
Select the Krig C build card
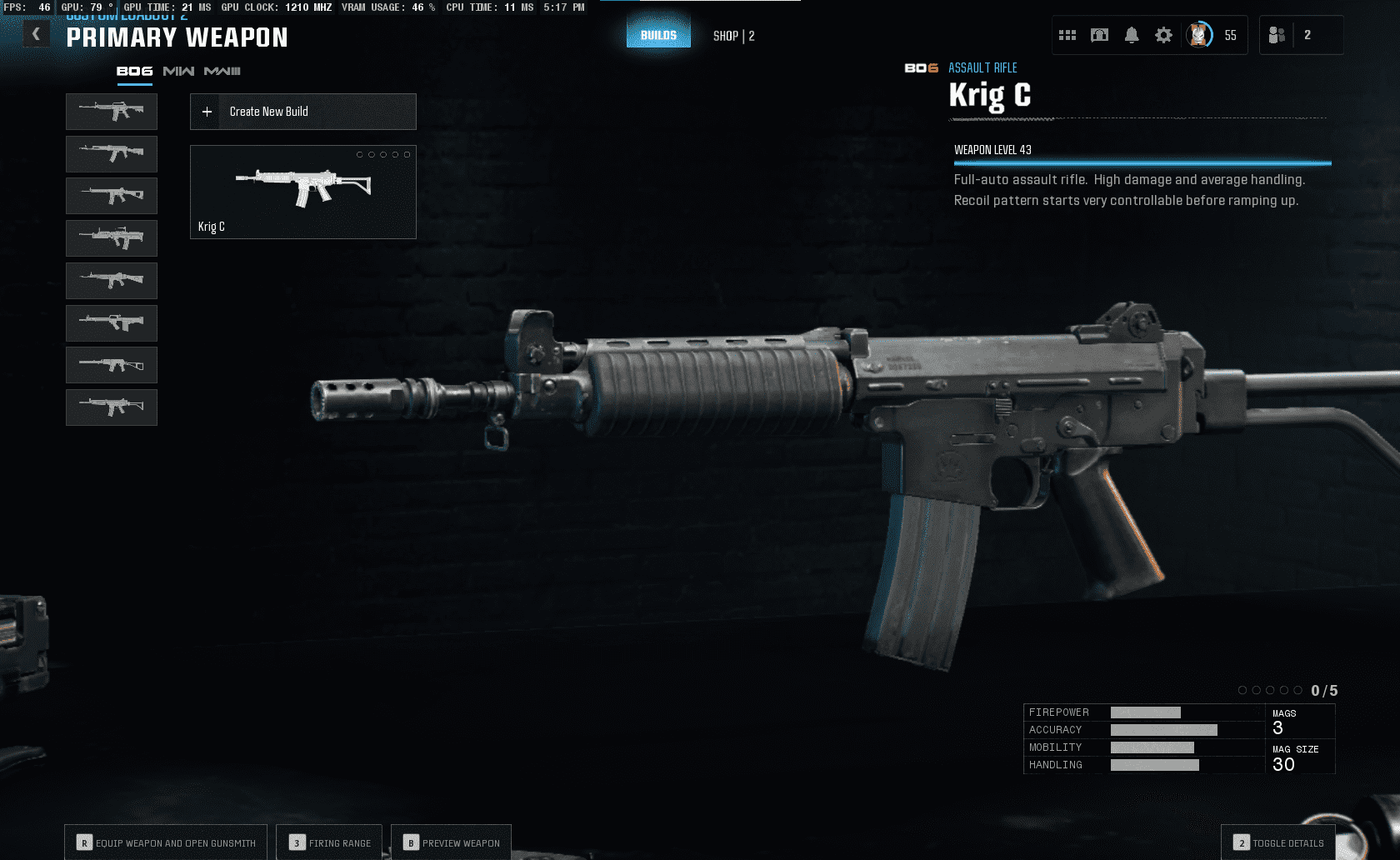click(x=303, y=192)
